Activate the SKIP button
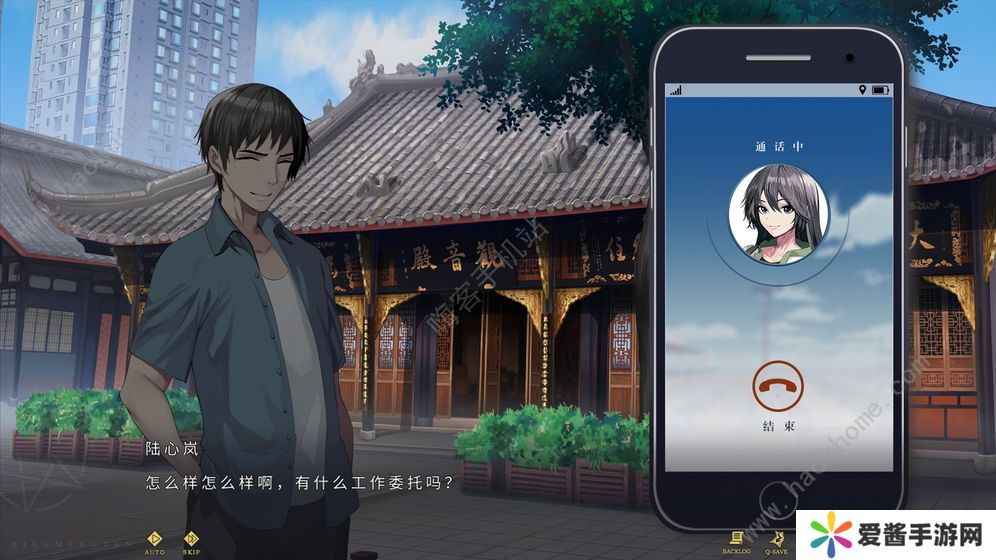This screenshot has height=560, width=996. tap(192, 541)
